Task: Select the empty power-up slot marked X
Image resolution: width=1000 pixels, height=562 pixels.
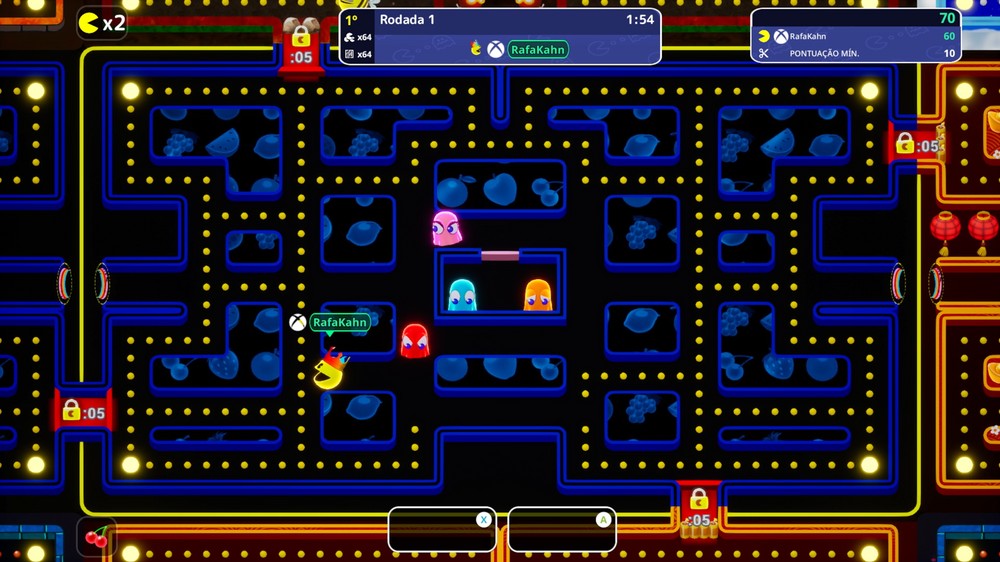Action: [442, 529]
